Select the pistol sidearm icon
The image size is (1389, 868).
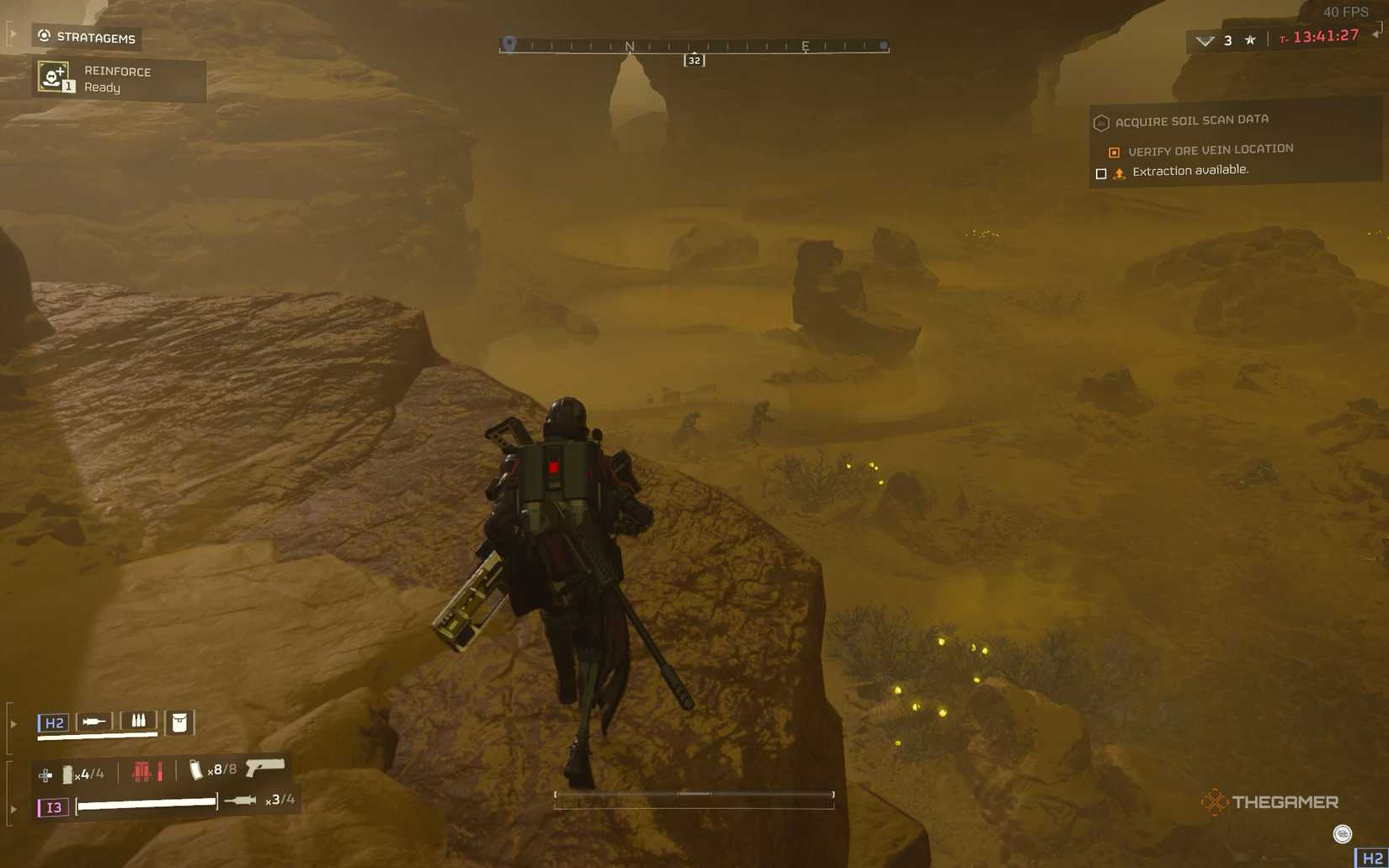click(265, 769)
